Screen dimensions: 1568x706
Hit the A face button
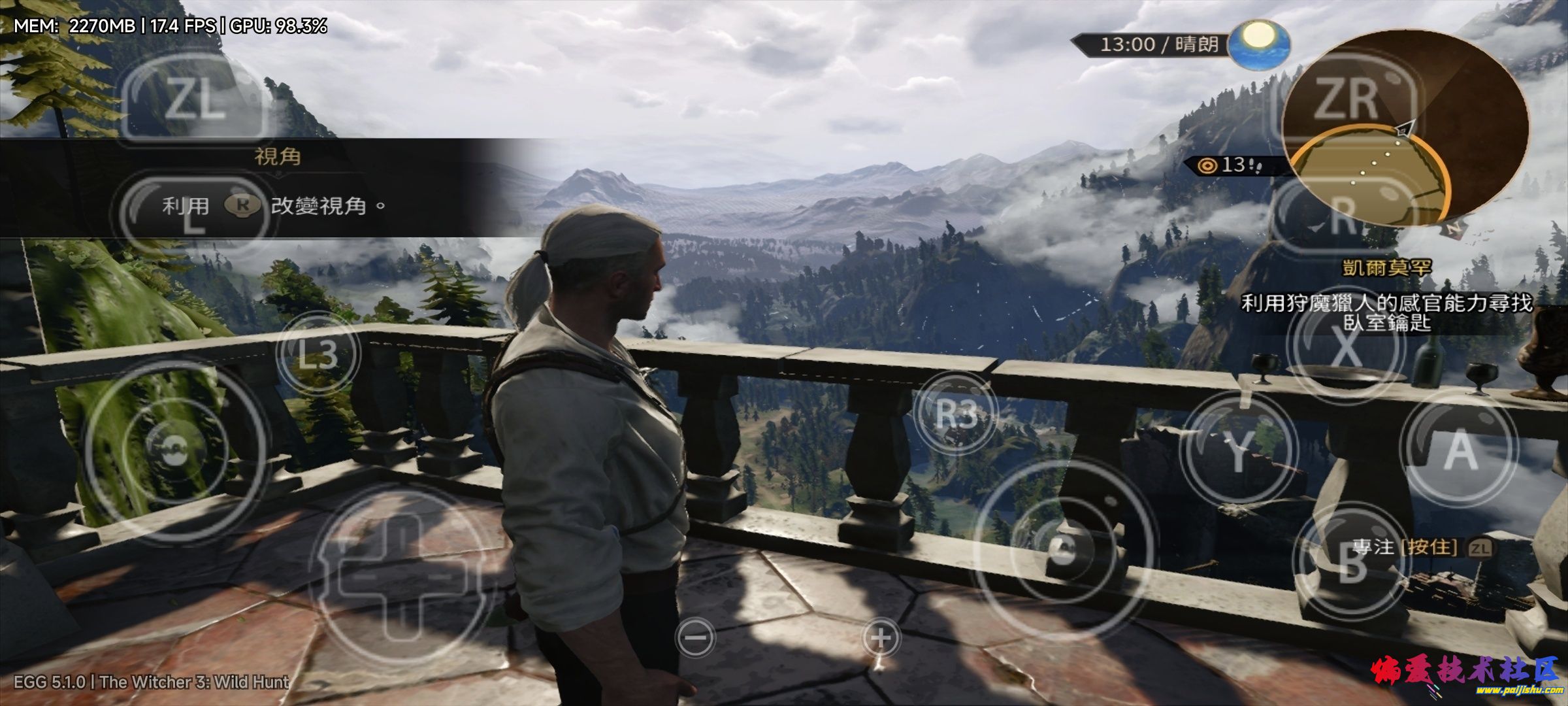1460,450
